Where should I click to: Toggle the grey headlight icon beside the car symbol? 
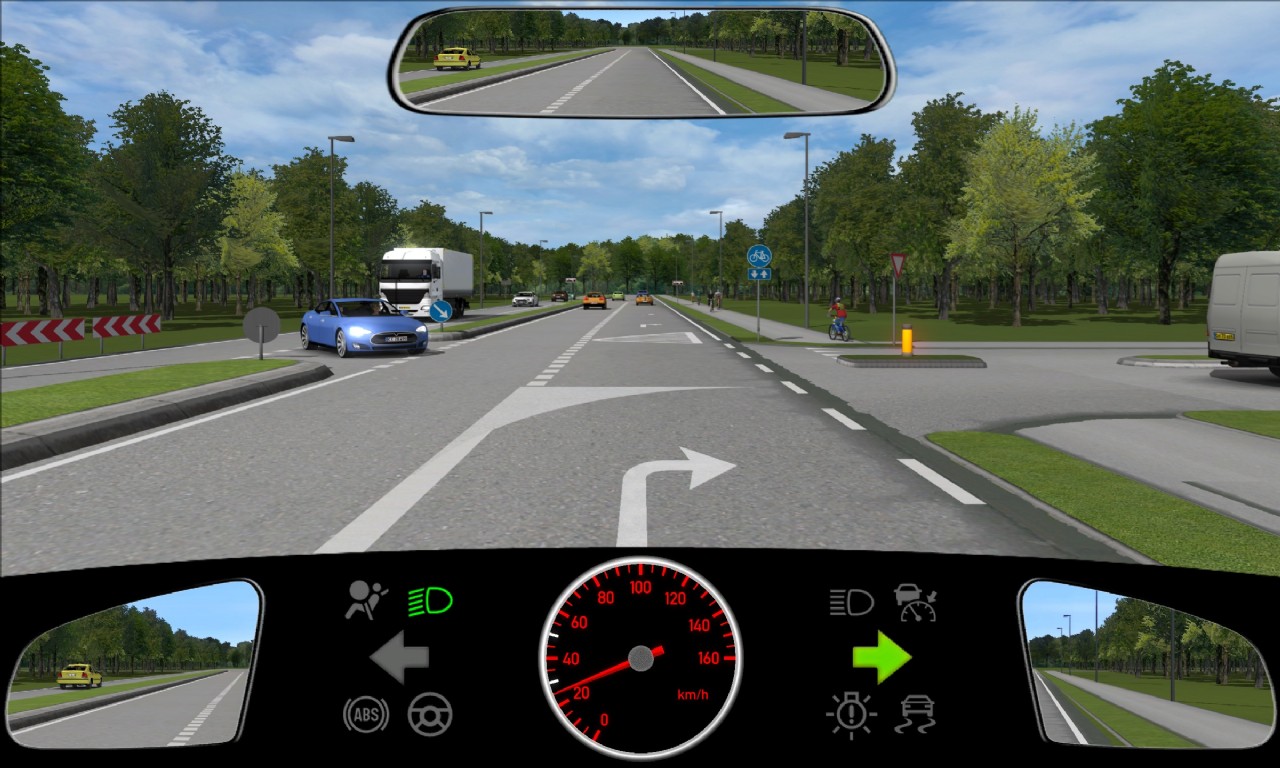(851, 602)
